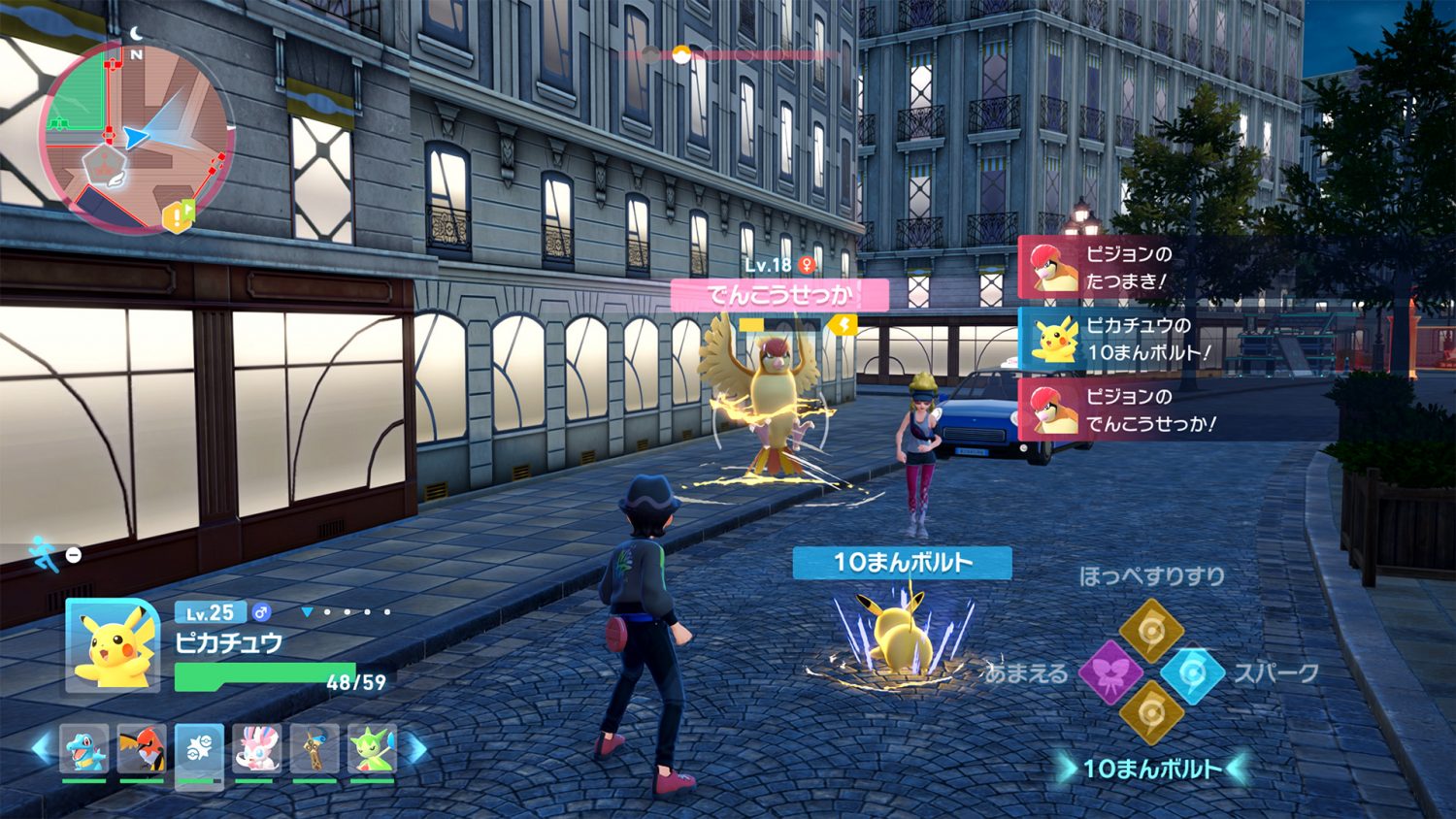Select the green Roselia party slot

point(372,750)
